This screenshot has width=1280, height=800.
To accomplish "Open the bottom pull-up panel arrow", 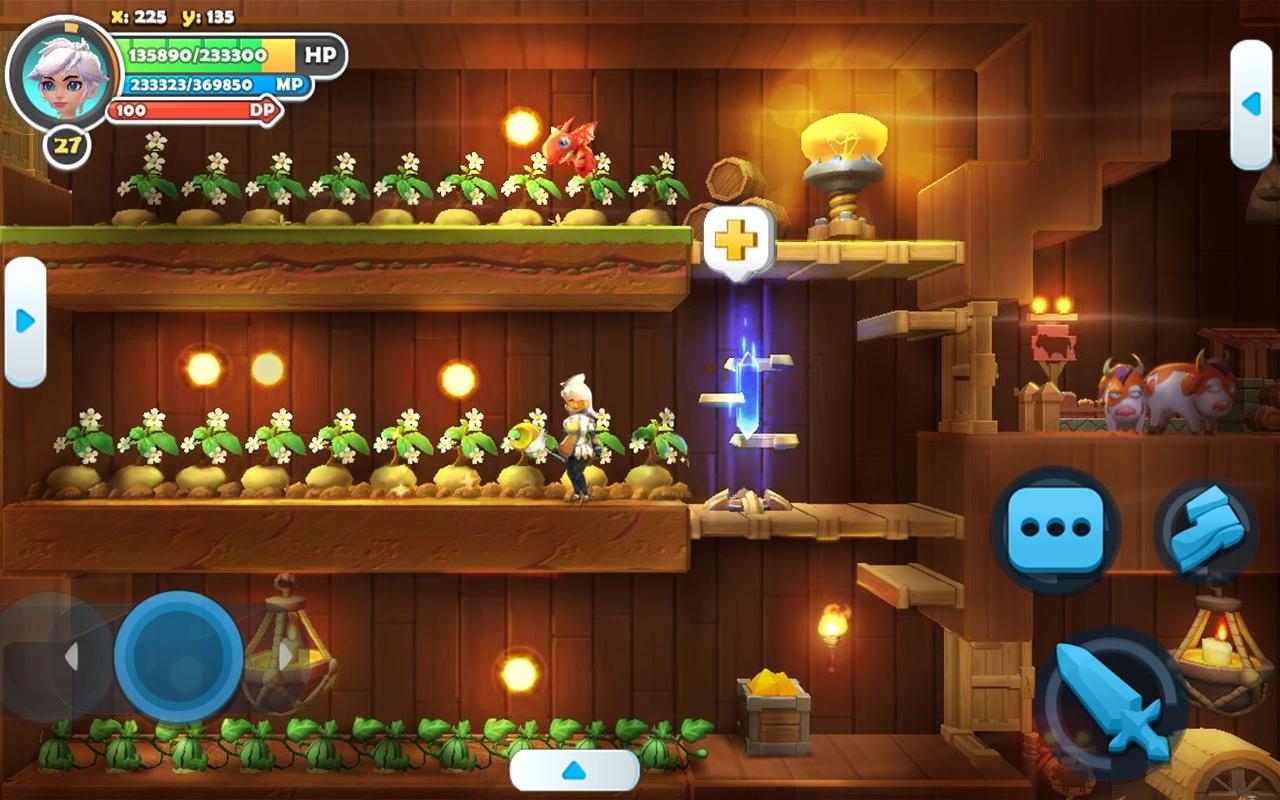I will pos(574,770).
